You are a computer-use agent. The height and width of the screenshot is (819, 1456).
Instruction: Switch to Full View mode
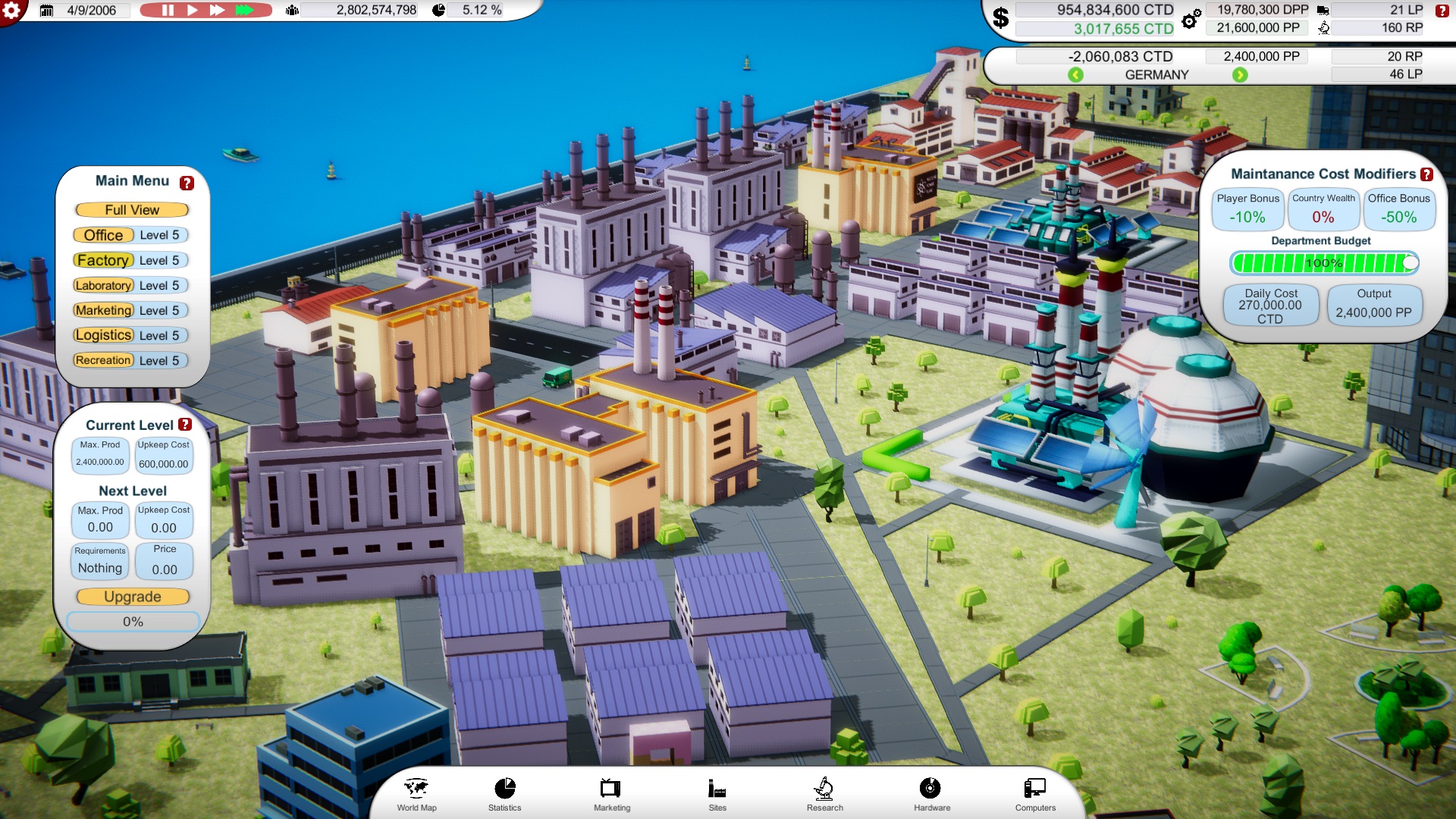130,209
